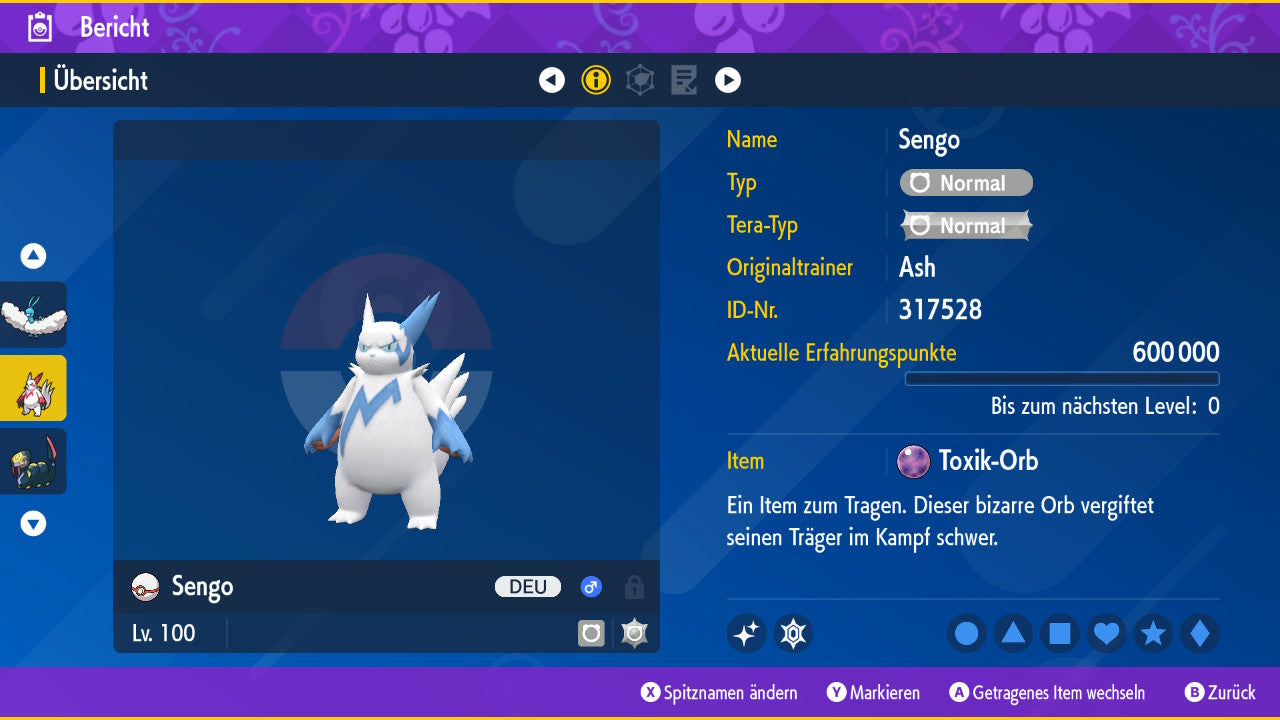Select the Altaria party thumbnail
This screenshot has width=1280, height=720.
pos(33,314)
